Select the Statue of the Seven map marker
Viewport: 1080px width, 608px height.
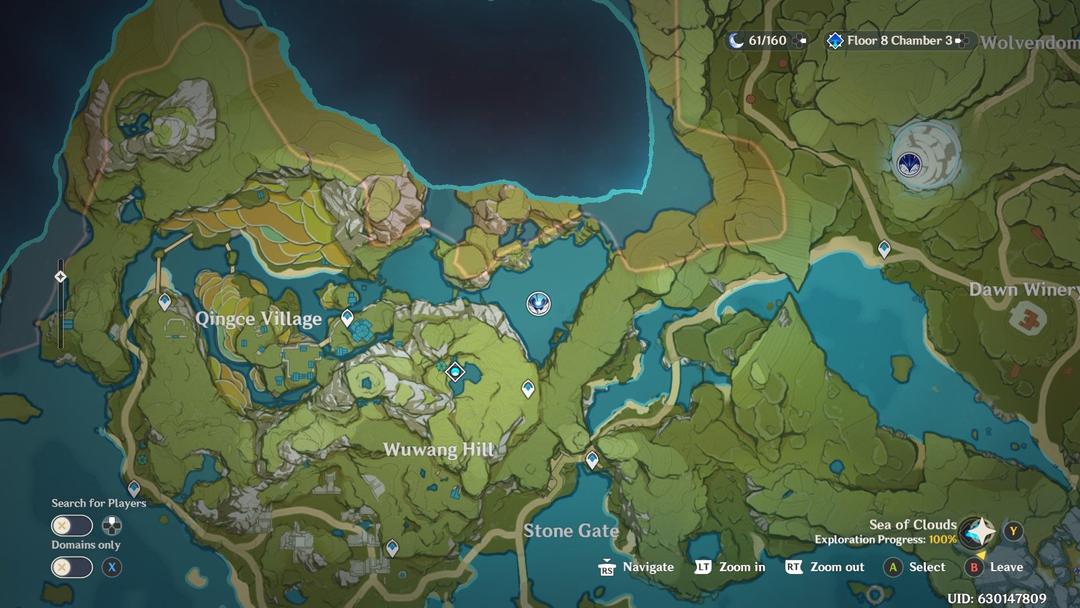point(539,303)
